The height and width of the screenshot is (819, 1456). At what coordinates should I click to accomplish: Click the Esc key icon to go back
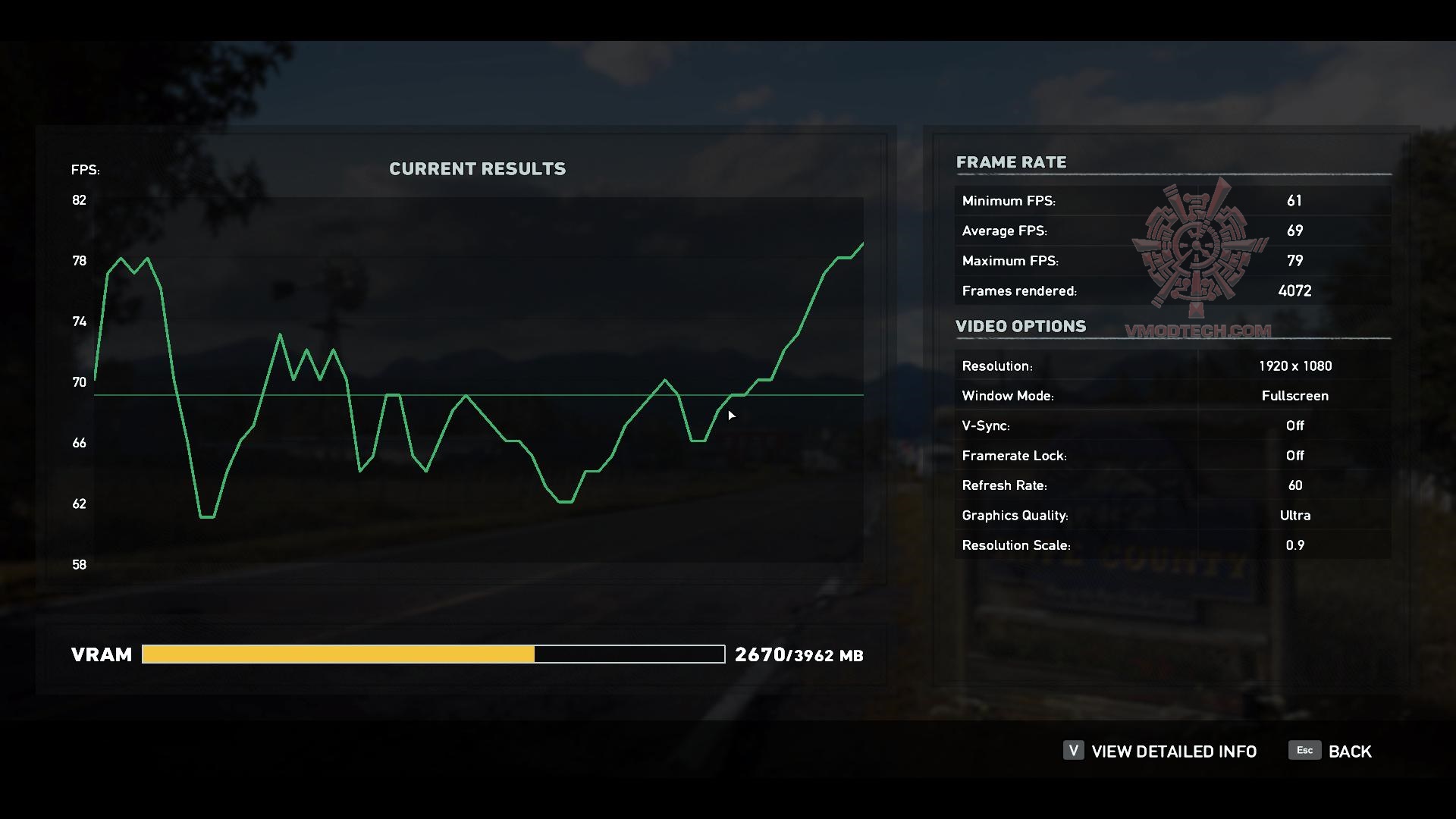1304,751
